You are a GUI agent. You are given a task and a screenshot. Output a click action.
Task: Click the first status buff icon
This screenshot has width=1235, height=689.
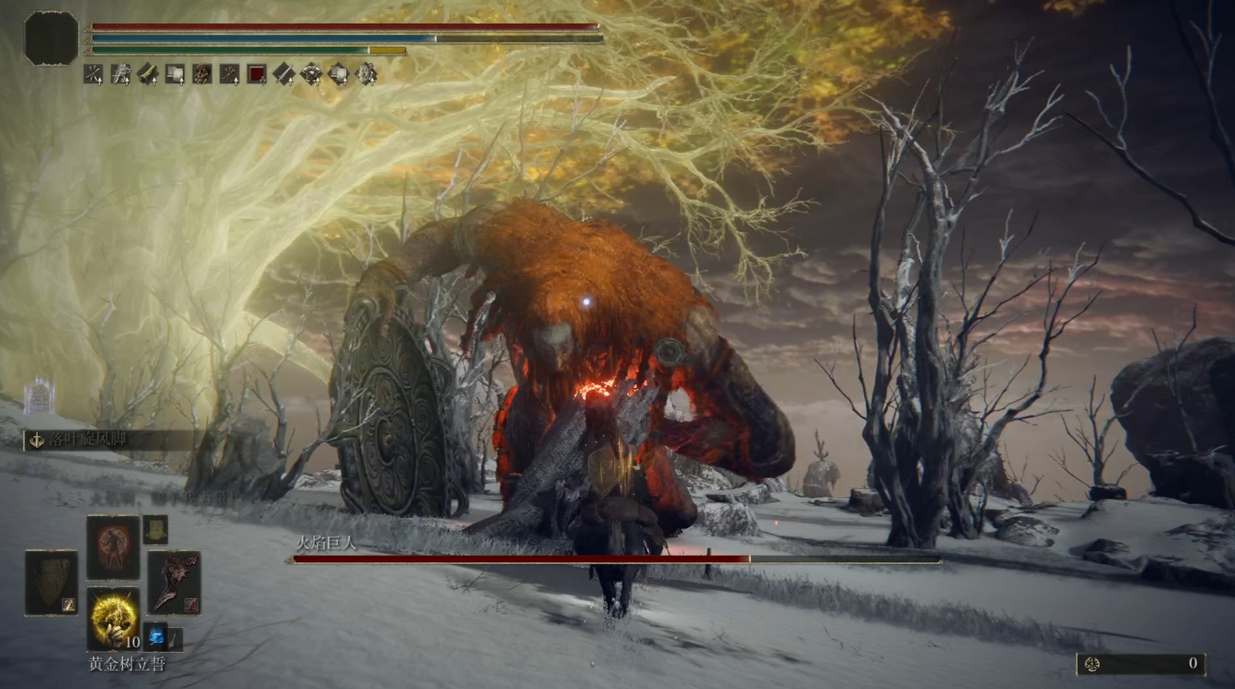(x=93, y=73)
